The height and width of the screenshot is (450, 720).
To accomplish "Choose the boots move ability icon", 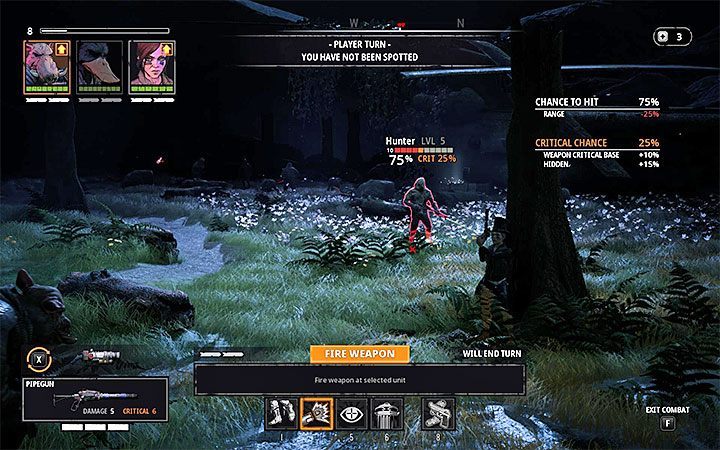I will (281, 412).
